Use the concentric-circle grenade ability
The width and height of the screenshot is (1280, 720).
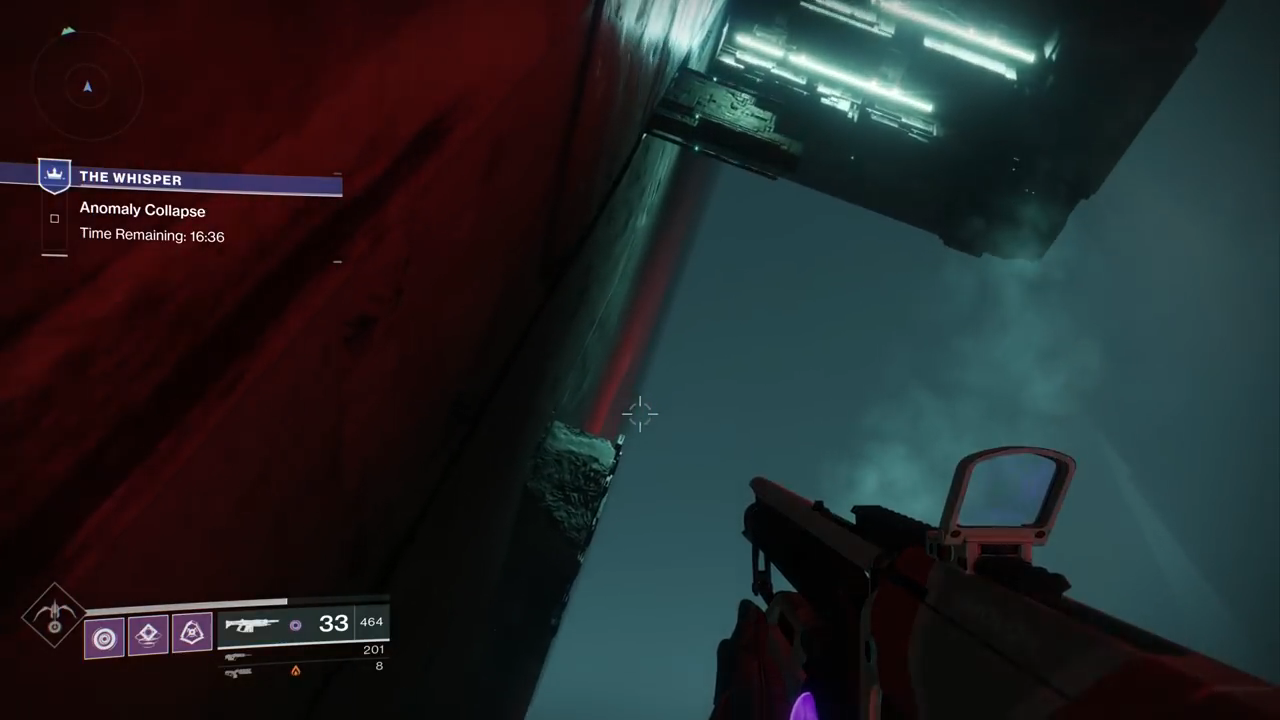click(x=104, y=637)
